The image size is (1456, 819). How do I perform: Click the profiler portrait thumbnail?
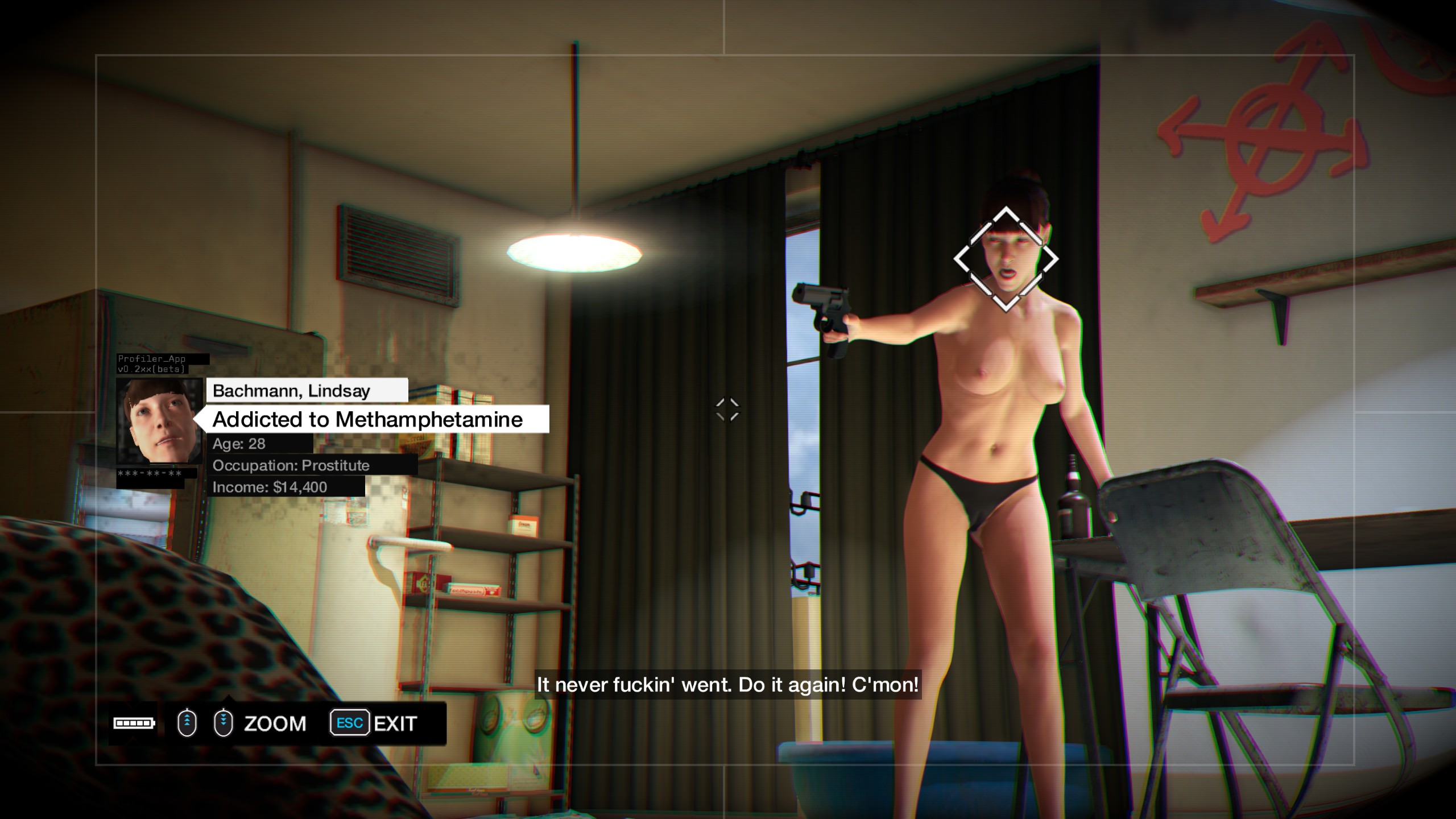click(159, 421)
